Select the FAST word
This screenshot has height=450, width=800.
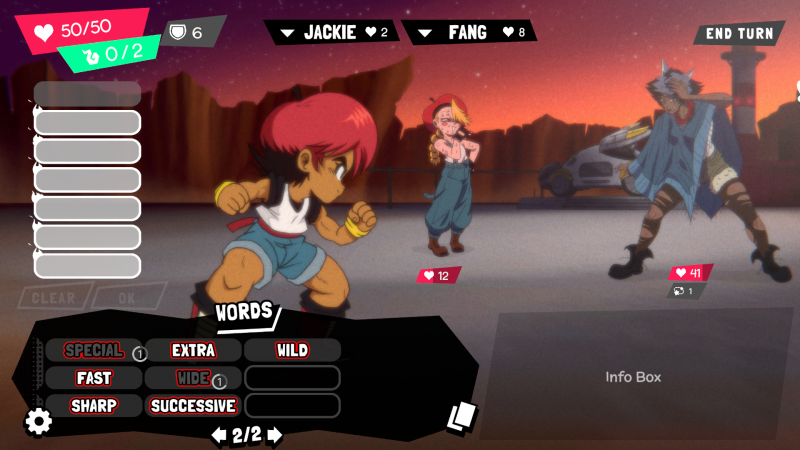pos(93,378)
